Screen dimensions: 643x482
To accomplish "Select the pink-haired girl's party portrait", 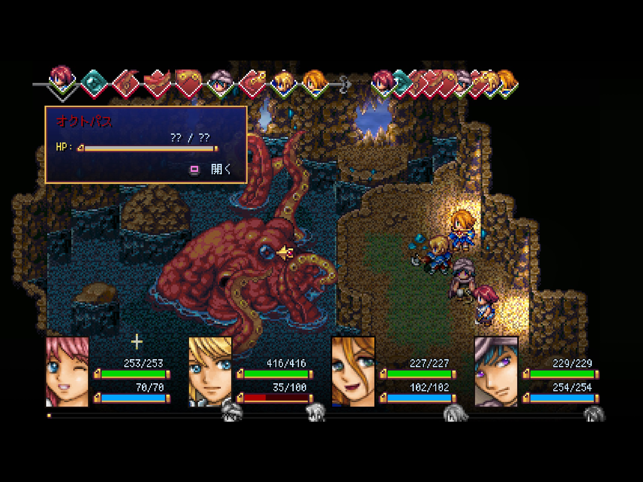I will click(67, 371).
